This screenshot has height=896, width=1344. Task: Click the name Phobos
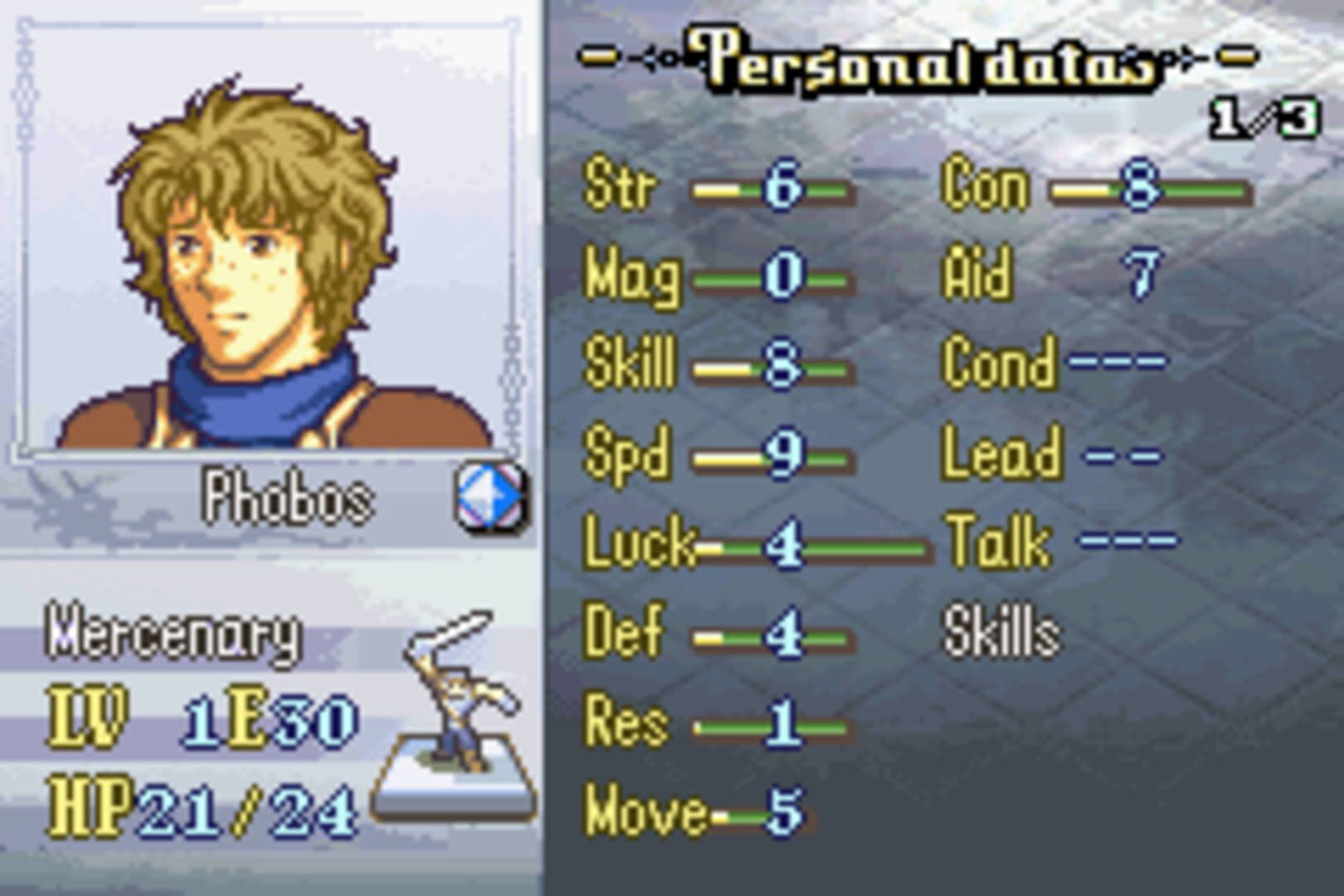[290, 494]
